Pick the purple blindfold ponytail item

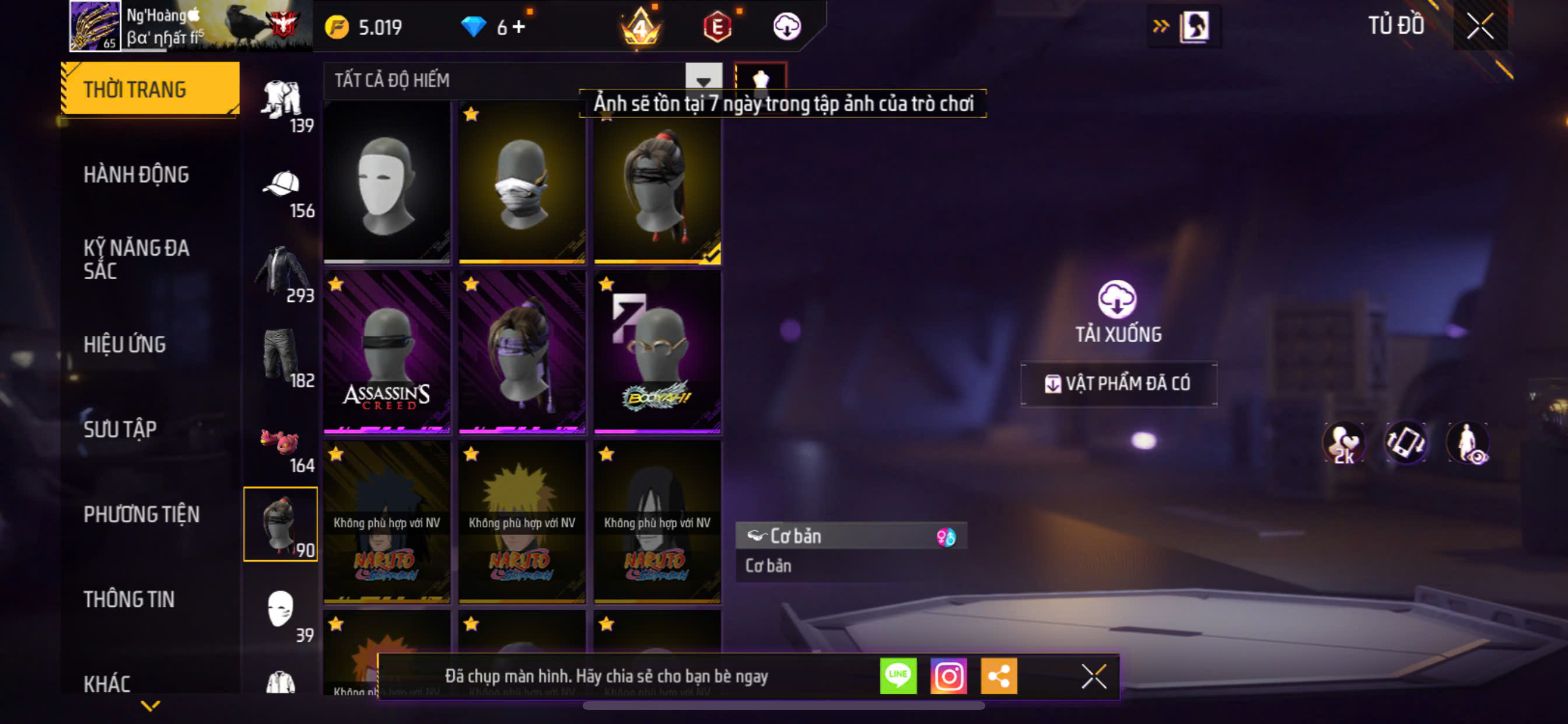click(521, 352)
